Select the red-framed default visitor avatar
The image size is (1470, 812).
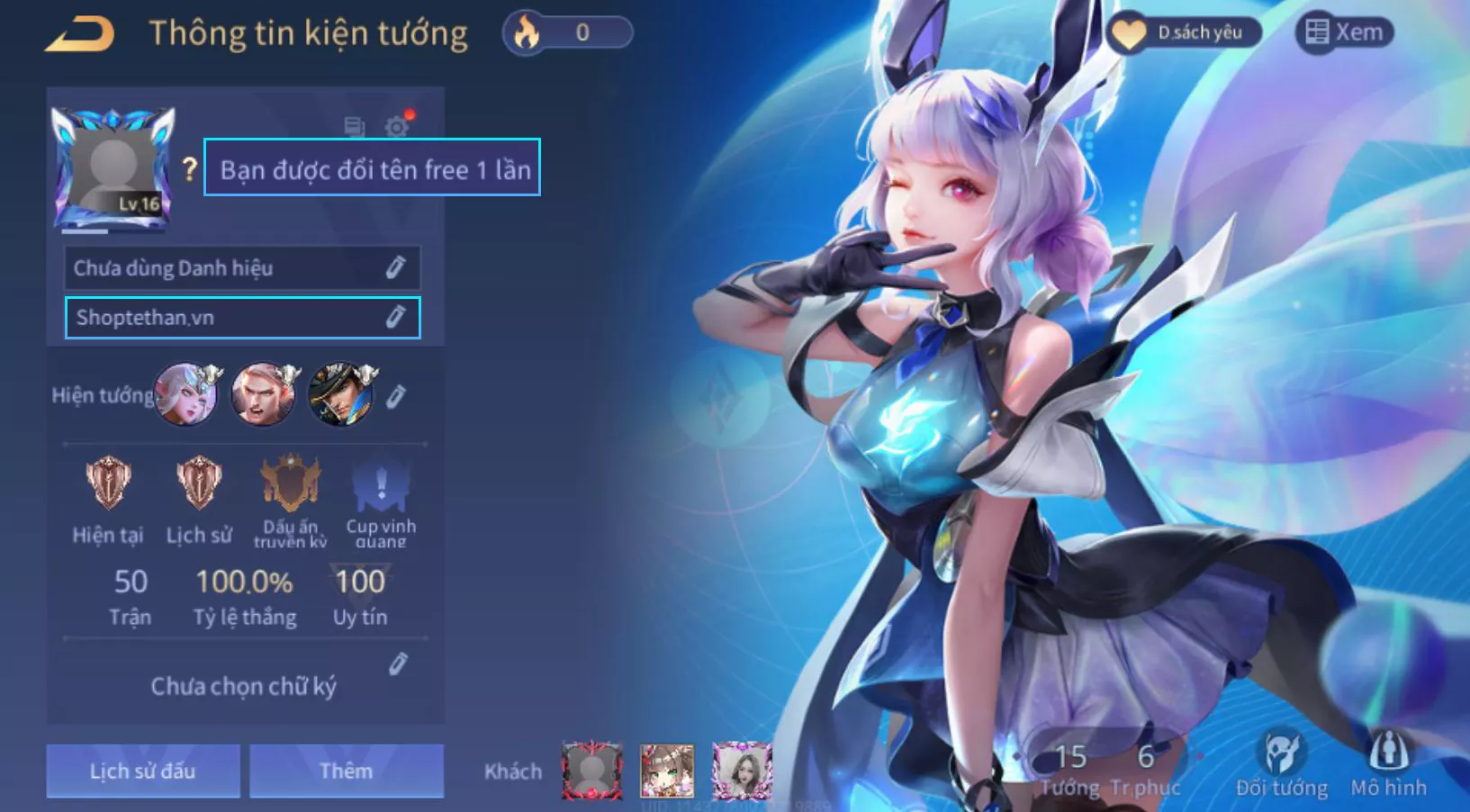591,771
